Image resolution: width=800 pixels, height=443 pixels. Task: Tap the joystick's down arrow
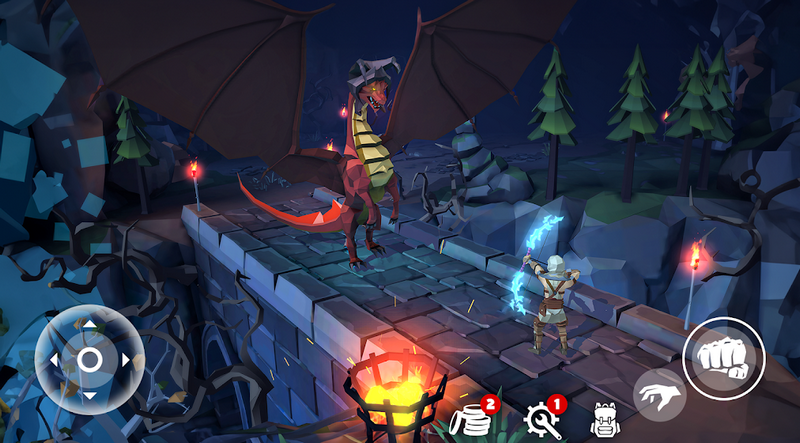click(x=89, y=395)
